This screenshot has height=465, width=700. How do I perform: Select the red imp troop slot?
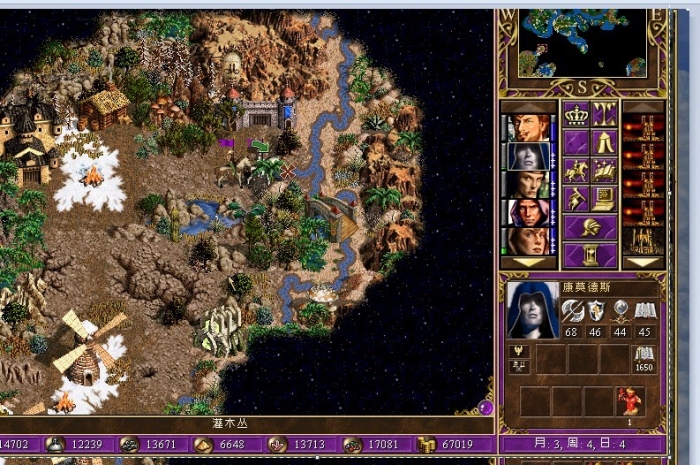(630, 400)
